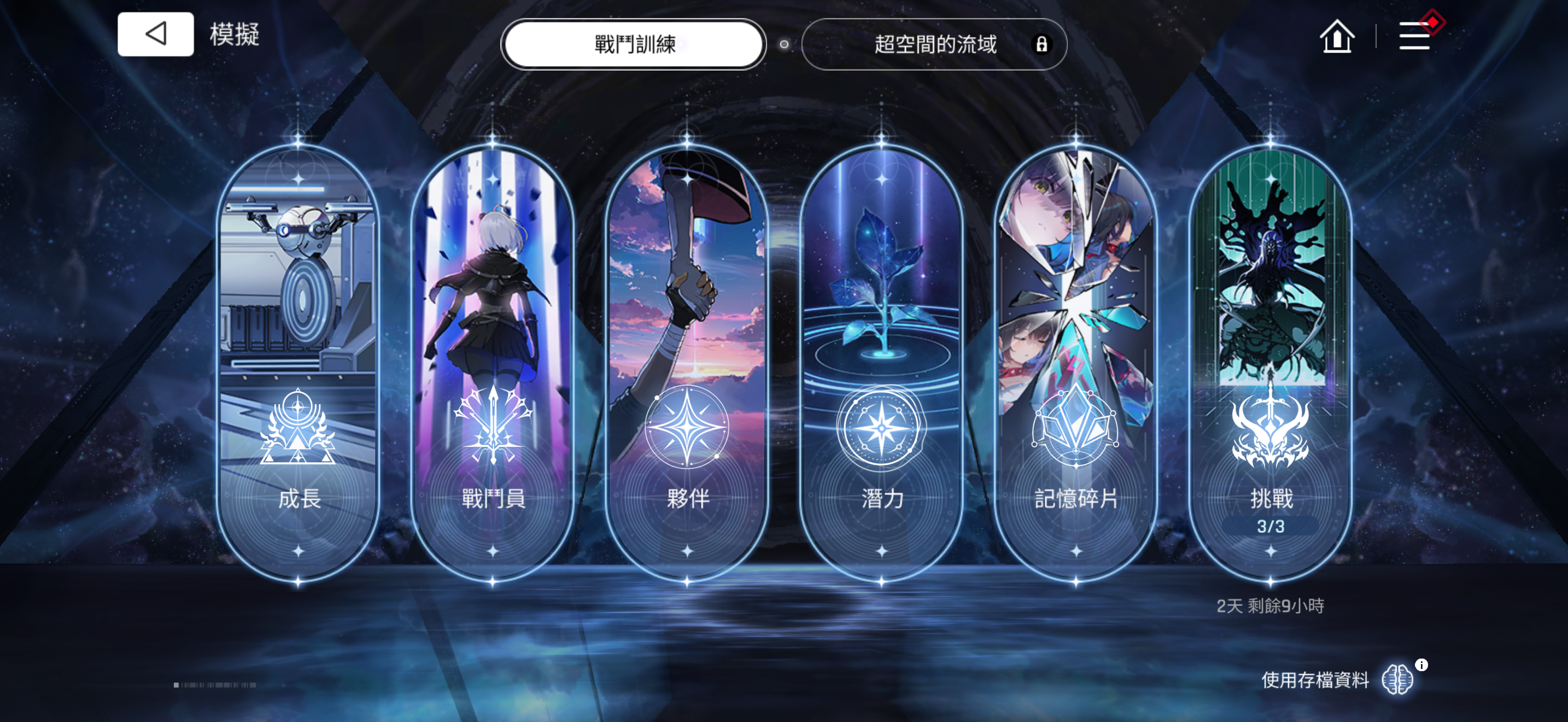
Task: Click the home icon at top right
Action: (x=1338, y=37)
